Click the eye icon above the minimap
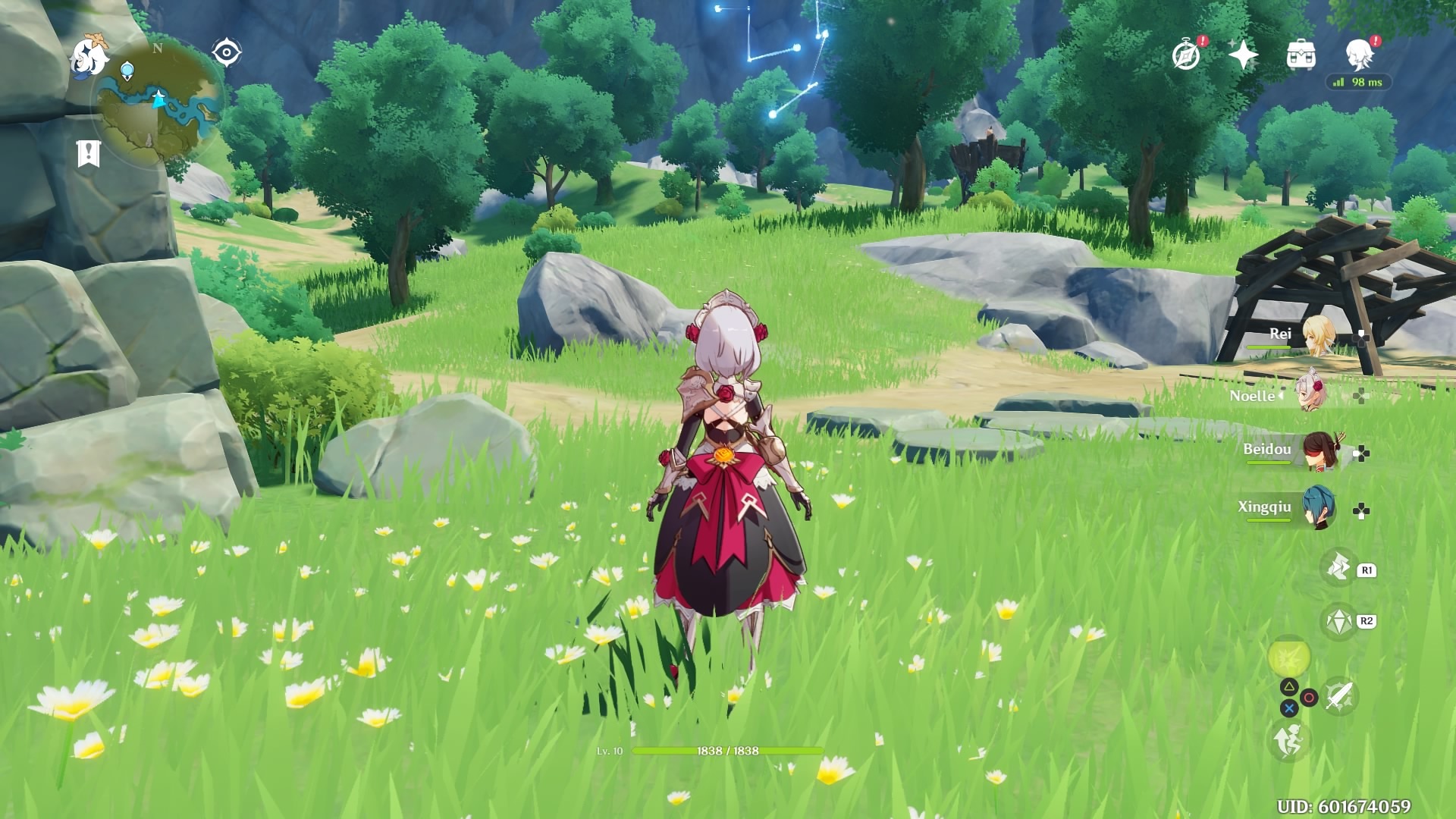This screenshot has width=1456, height=819. tap(225, 51)
